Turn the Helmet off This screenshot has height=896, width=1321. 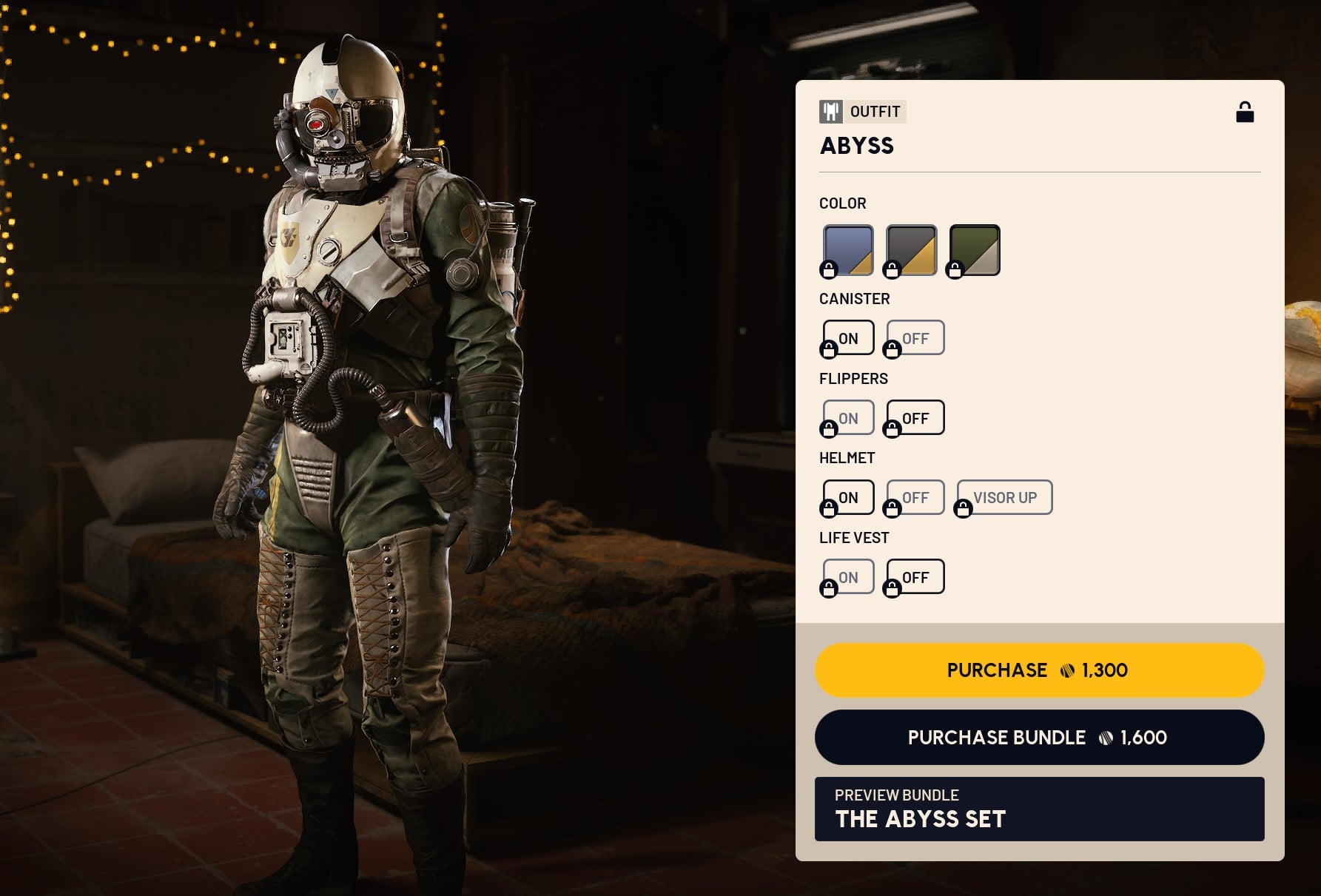click(914, 496)
